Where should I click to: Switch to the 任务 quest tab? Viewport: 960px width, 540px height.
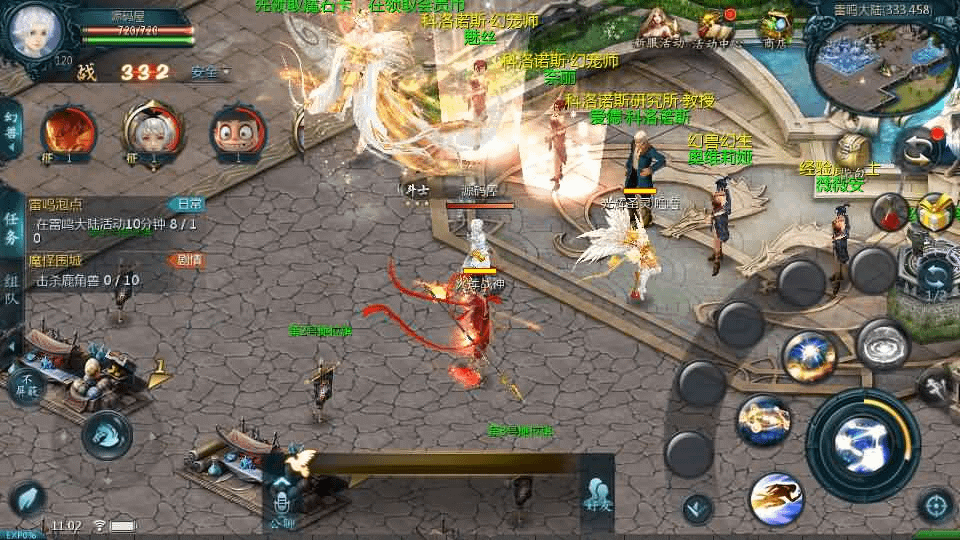(x=11, y=228)
